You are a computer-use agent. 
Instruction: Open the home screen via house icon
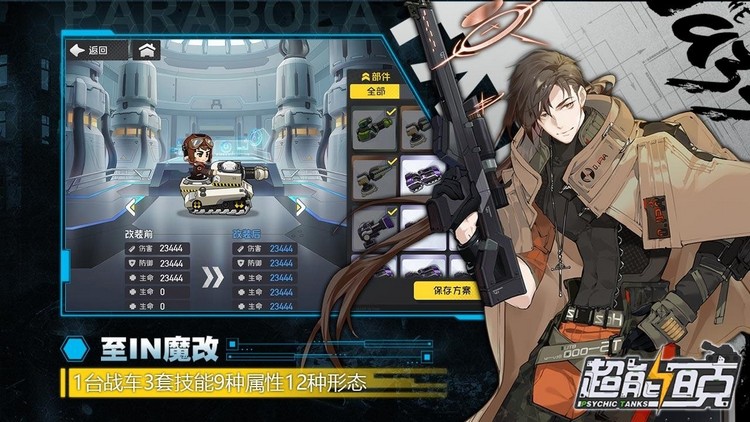(x=147, y=50)
